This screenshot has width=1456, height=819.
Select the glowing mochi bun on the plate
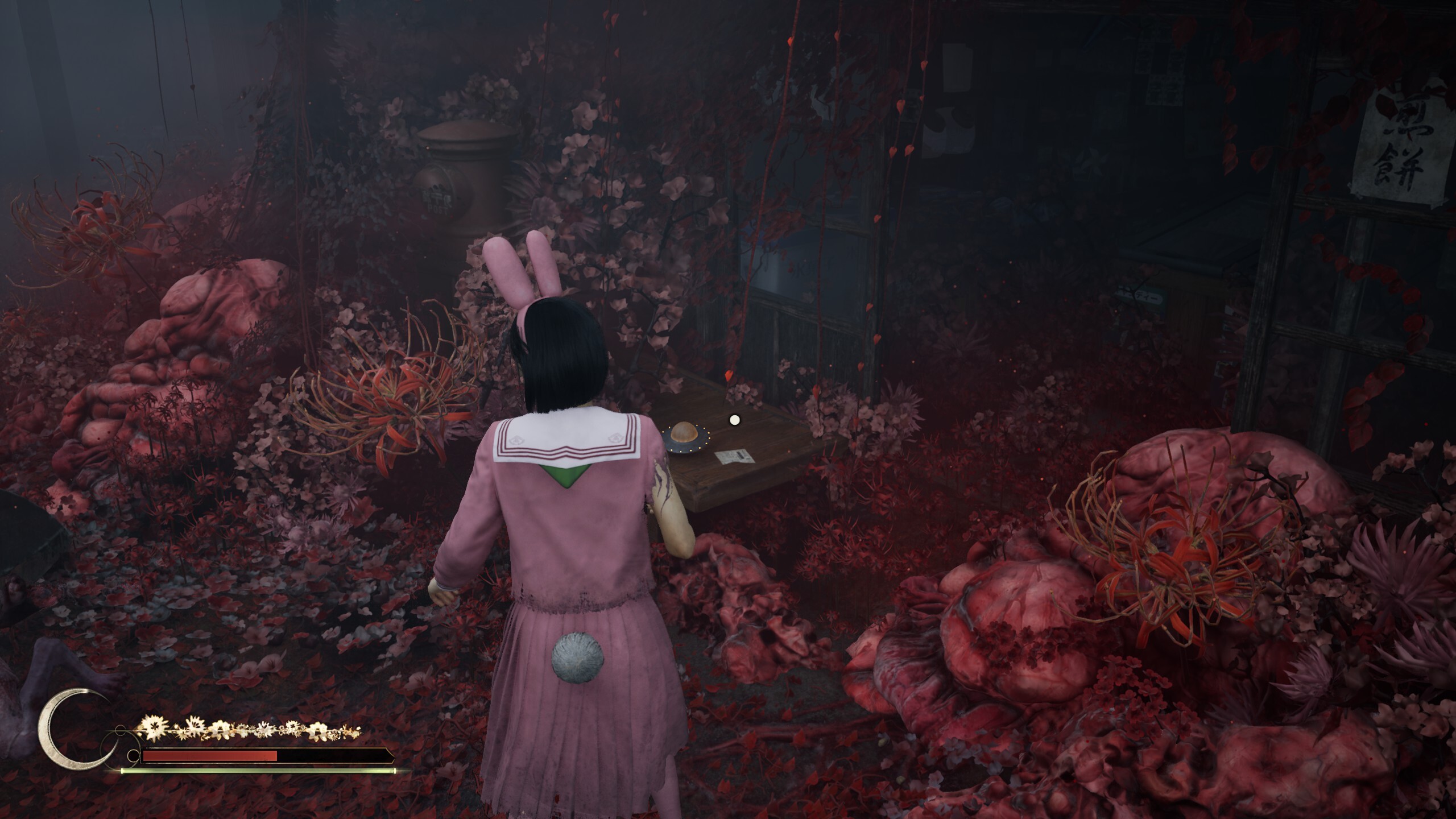(683, 433)
